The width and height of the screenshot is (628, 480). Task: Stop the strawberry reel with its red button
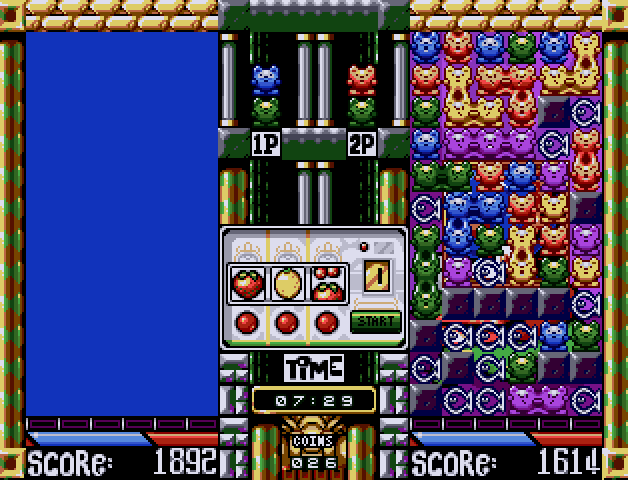(x=247, y=322)
